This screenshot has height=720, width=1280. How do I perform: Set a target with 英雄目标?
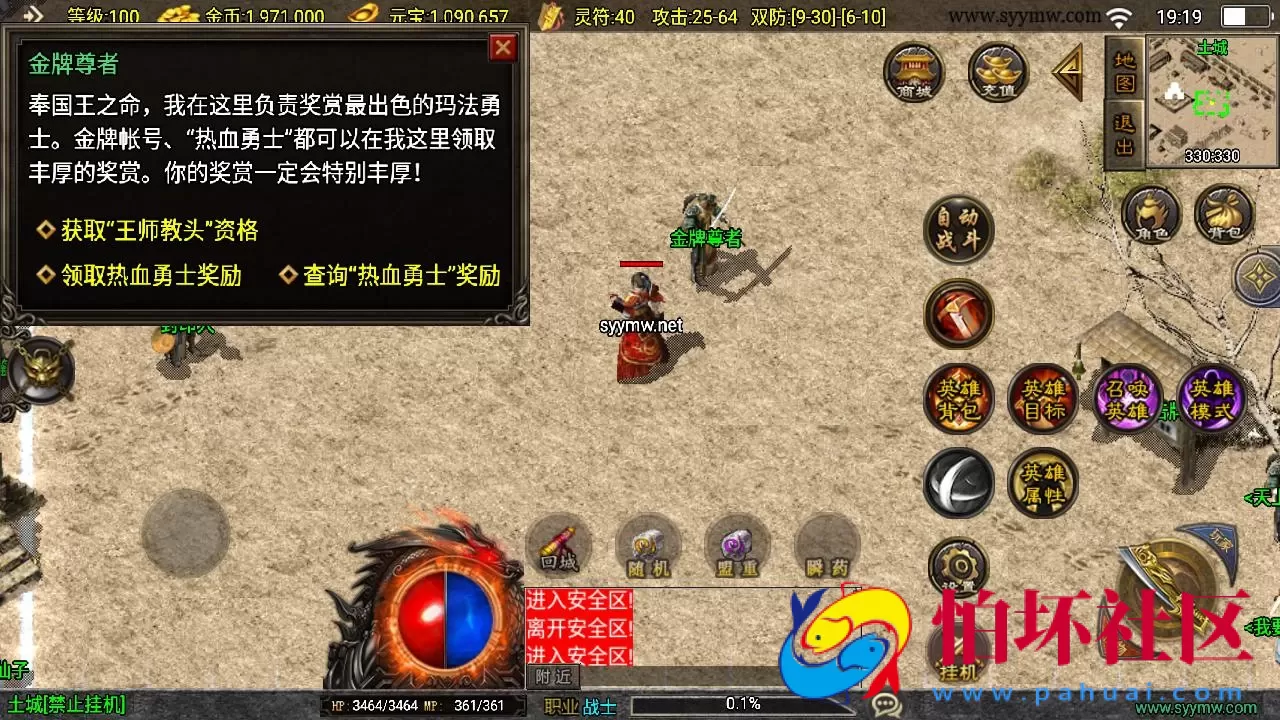pyautogui.click(x=1042, y=398)
